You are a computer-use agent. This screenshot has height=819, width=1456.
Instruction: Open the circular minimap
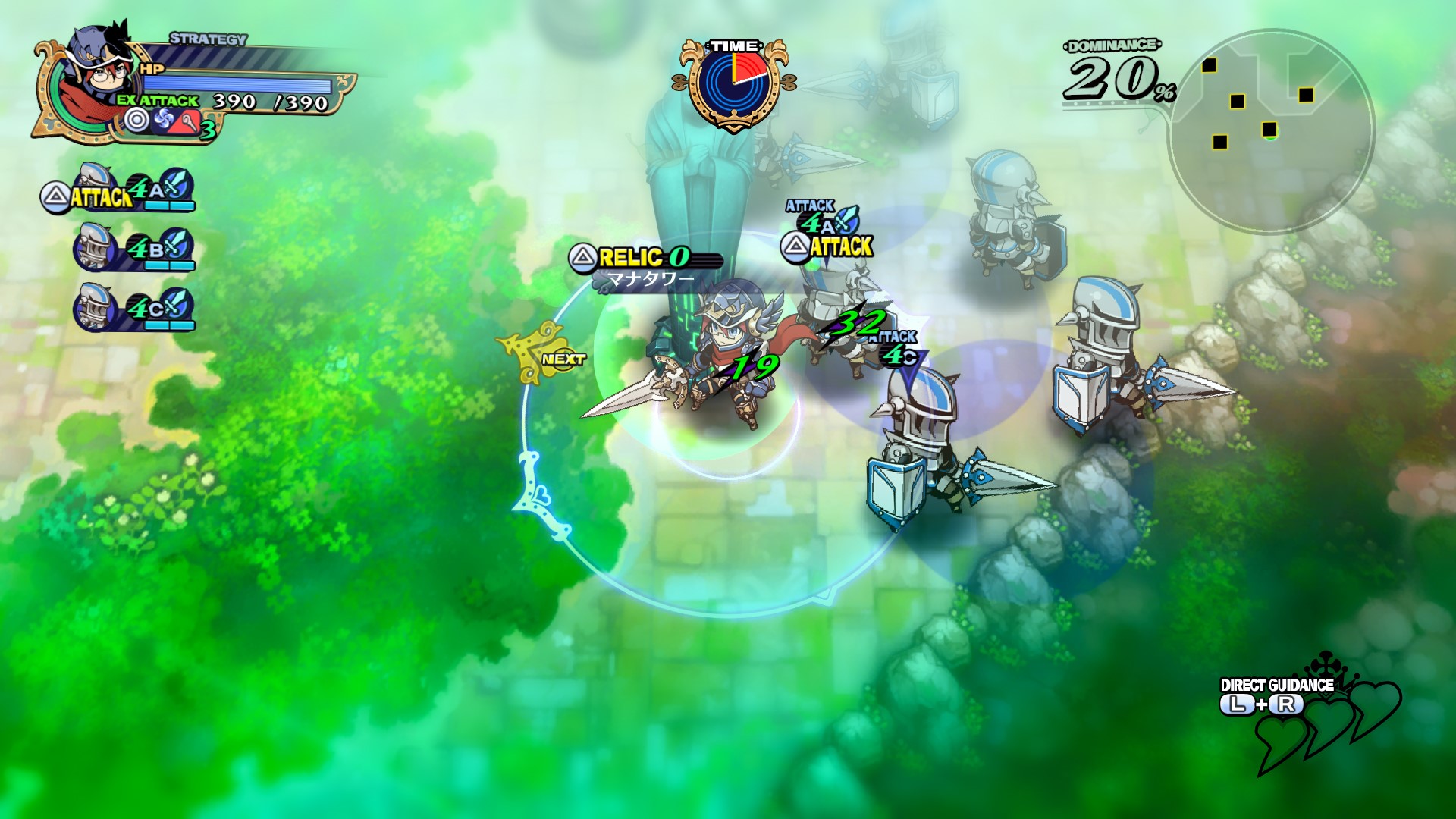coord(1271,130)
